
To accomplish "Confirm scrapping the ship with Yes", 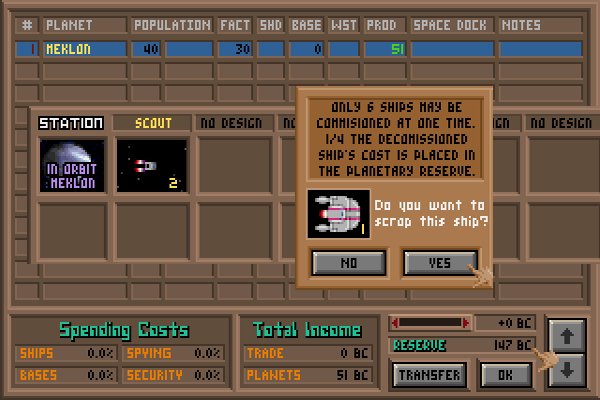I will [440, 262].
